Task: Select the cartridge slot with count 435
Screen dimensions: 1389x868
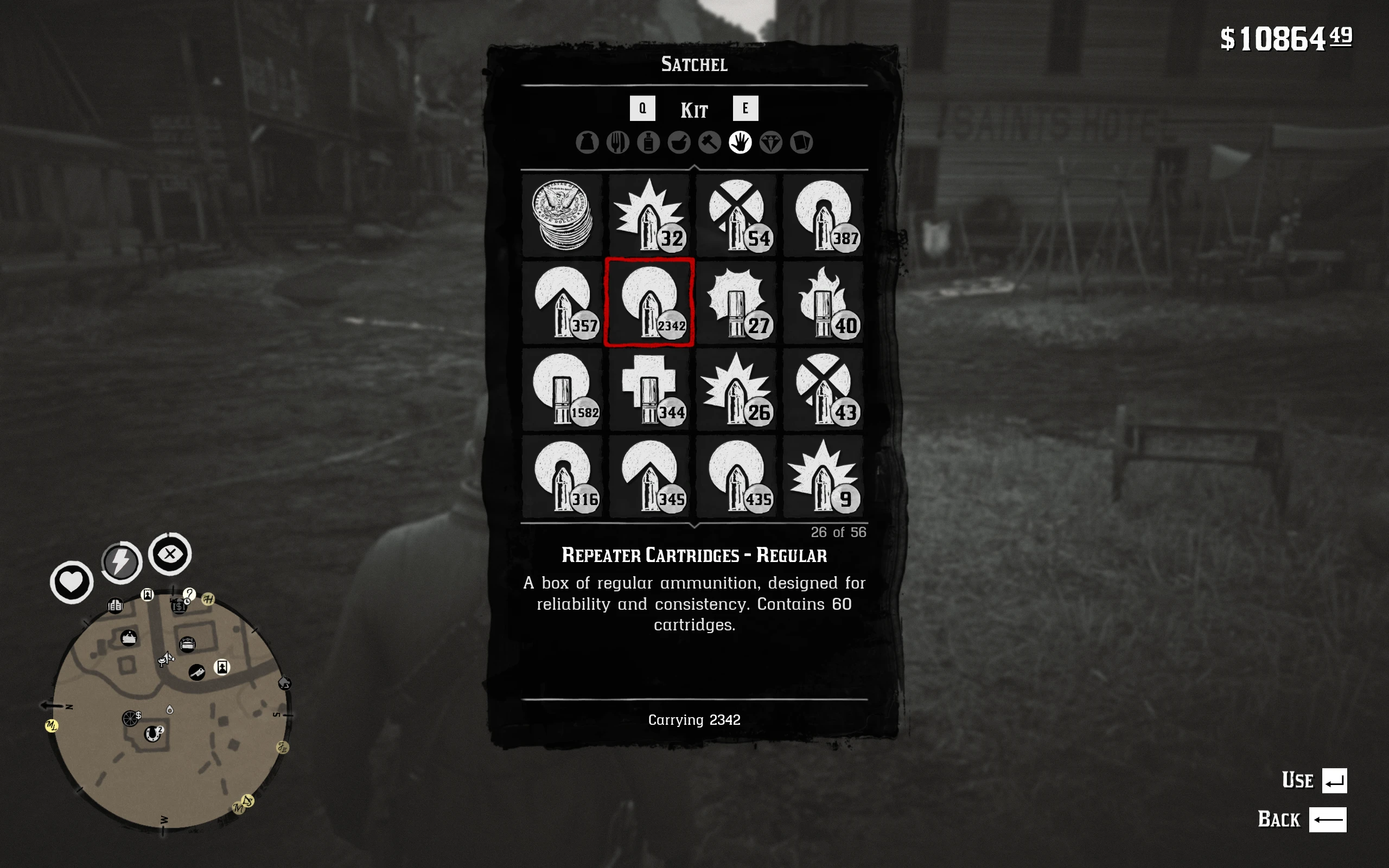Action: pos(736,476)
